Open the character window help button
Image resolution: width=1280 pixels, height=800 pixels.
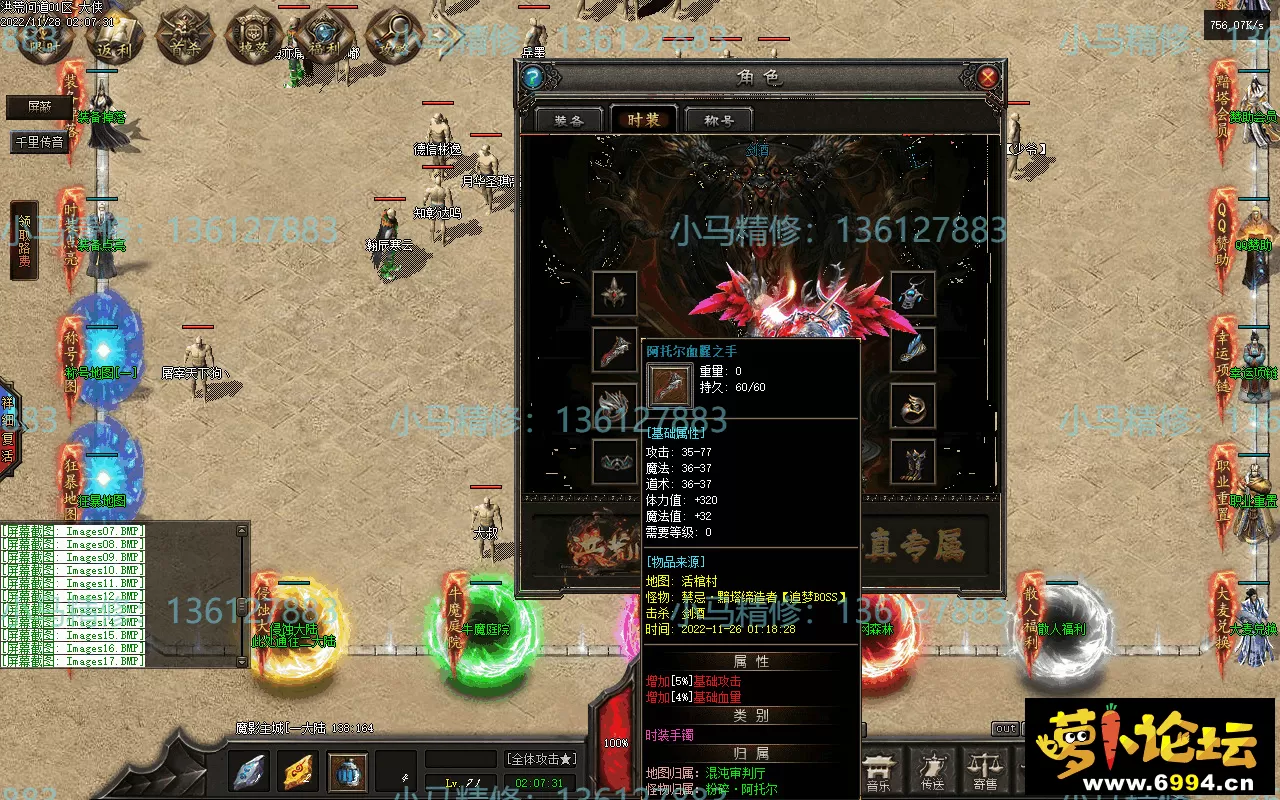pos(533,77)
